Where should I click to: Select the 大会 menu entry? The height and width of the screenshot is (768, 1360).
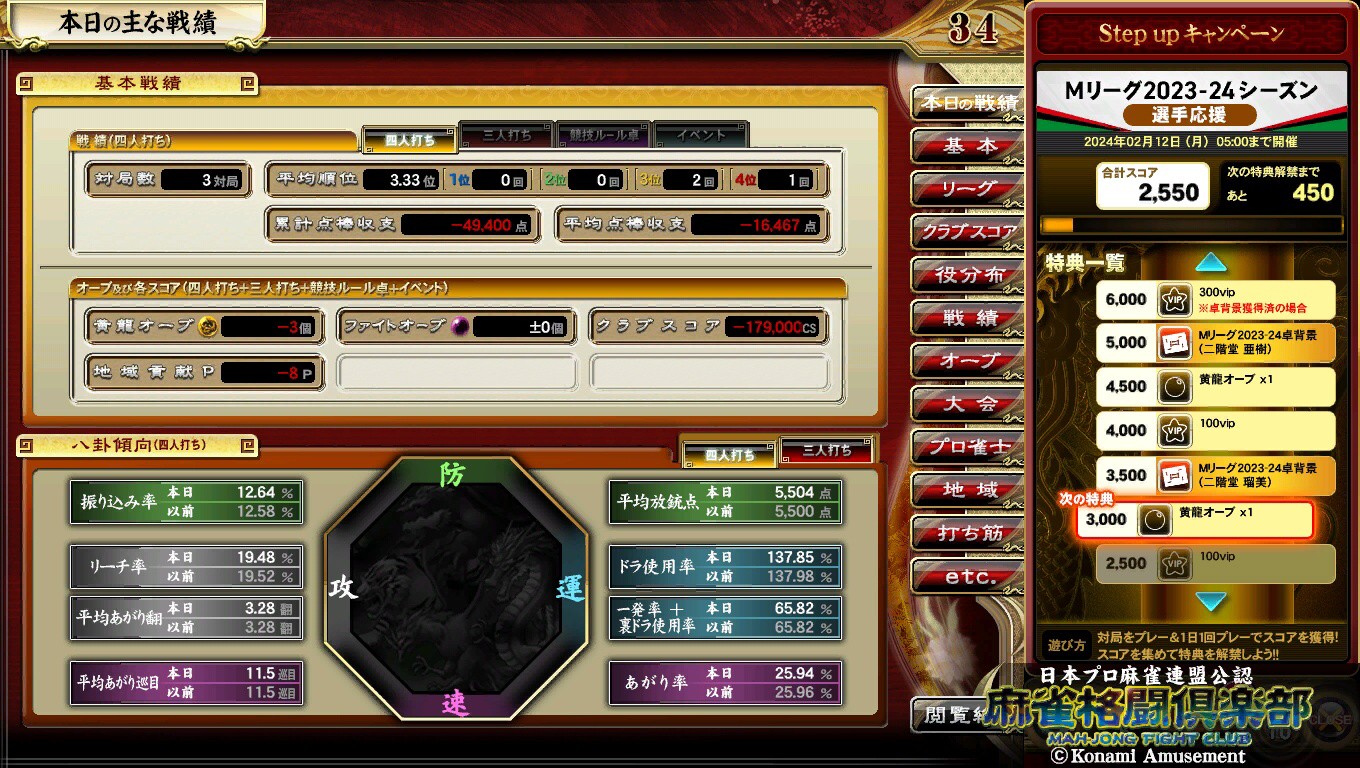click(968, 404)
